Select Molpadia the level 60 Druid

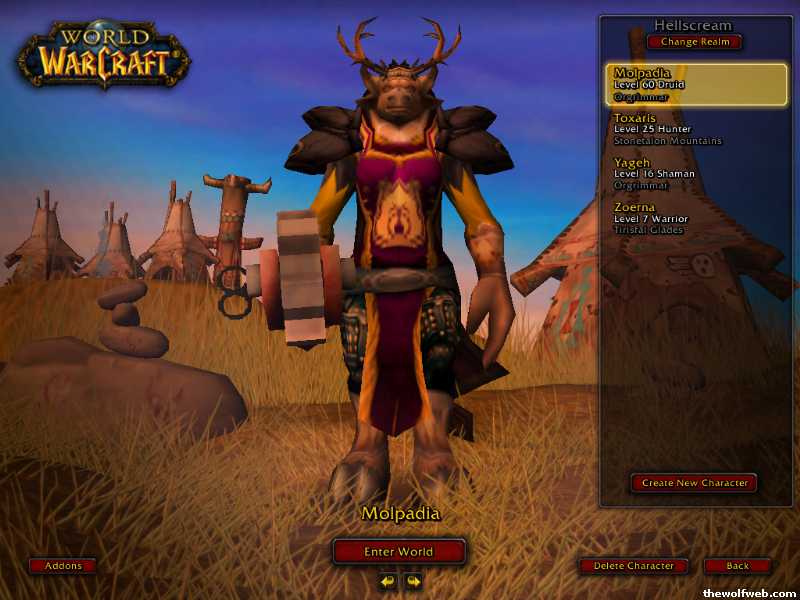coord(695,84)
